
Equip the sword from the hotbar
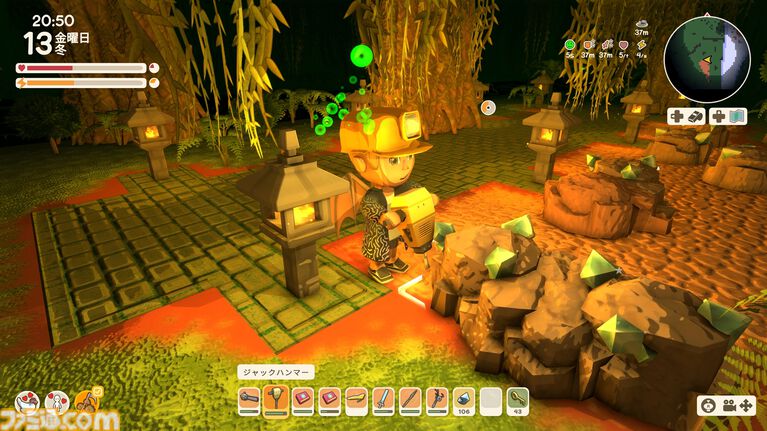383,400
